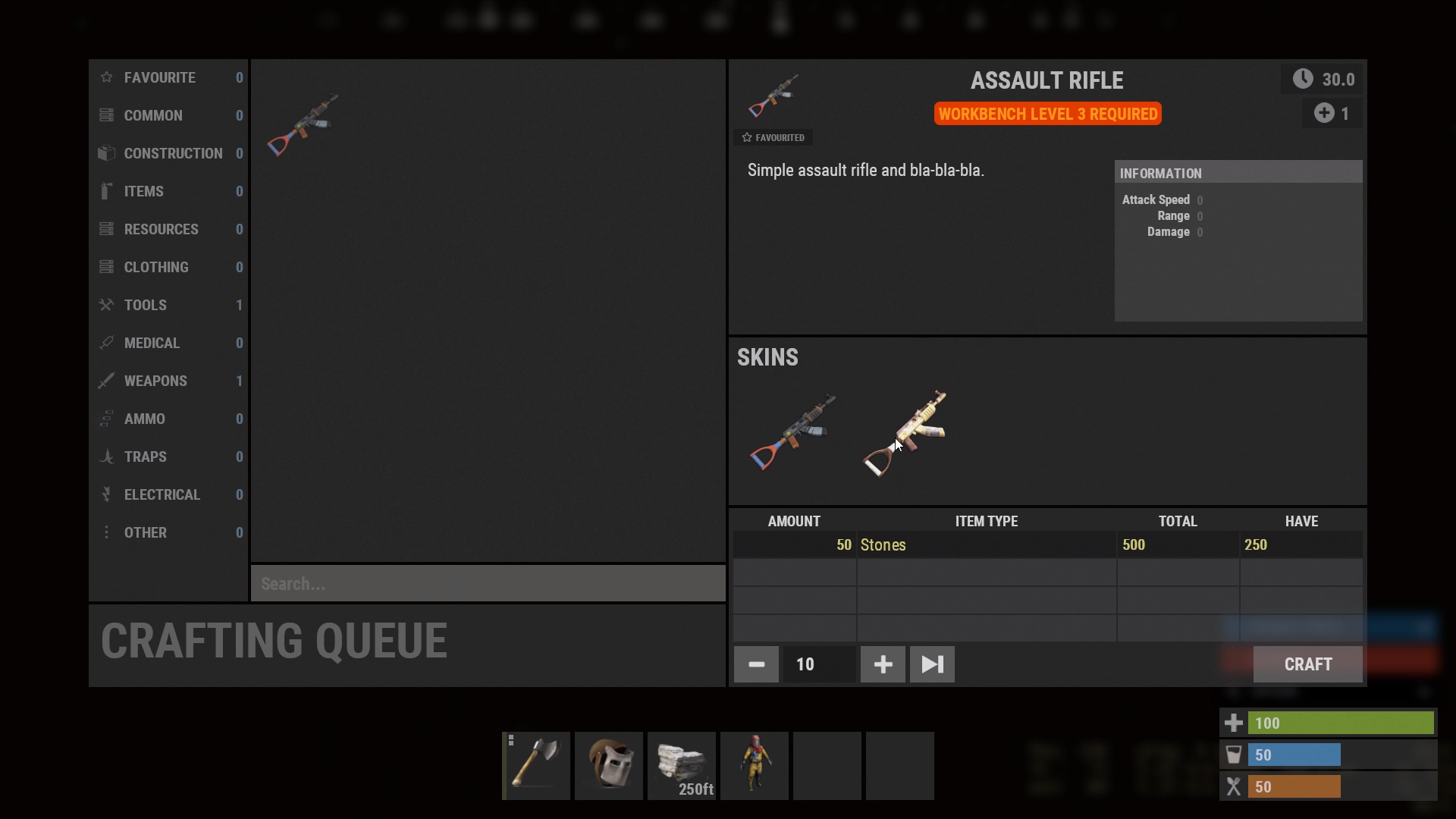Switch to the Electrical category

tap(168, 495)
